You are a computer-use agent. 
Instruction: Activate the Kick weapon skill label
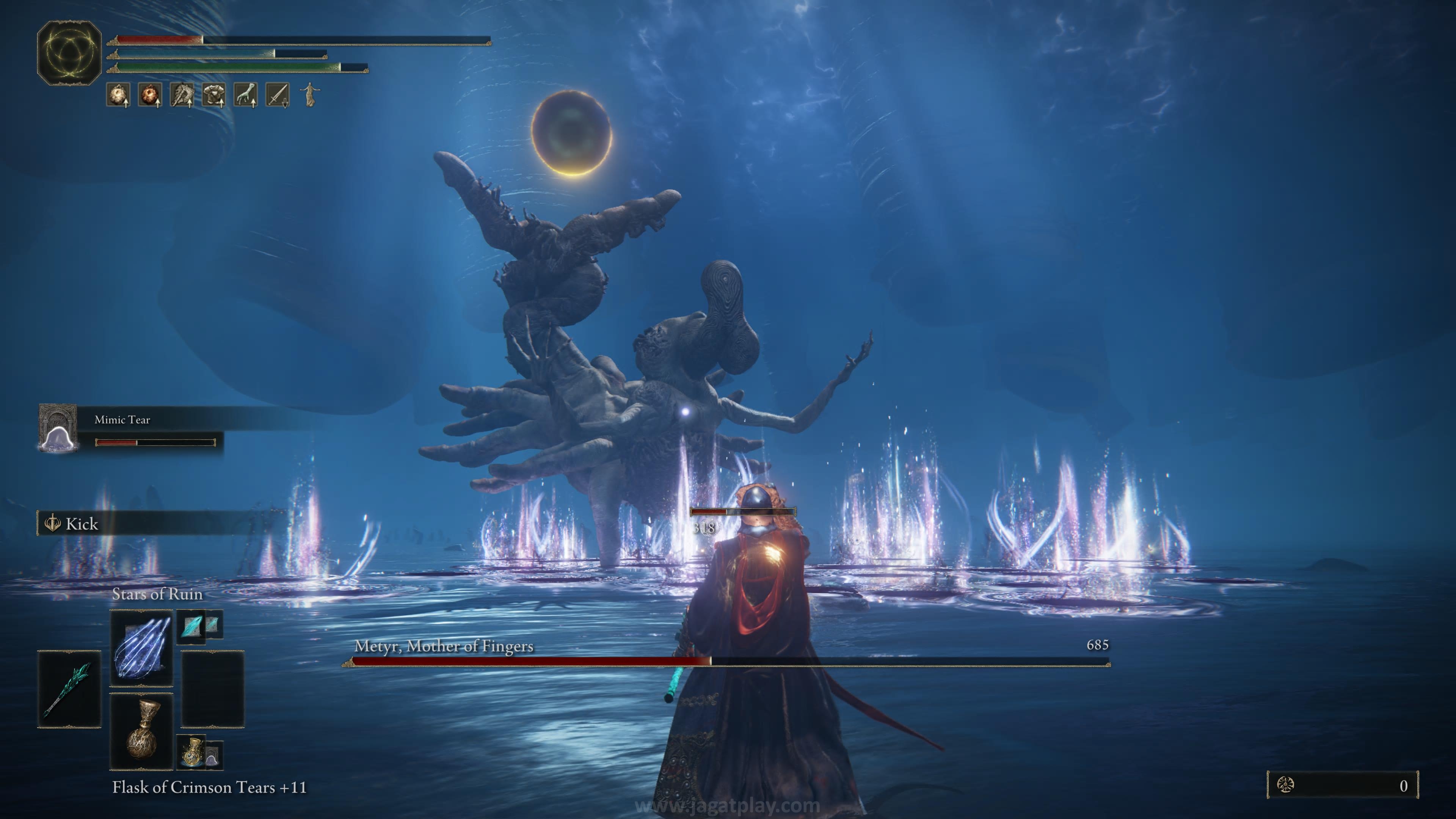tap(82, 524)
